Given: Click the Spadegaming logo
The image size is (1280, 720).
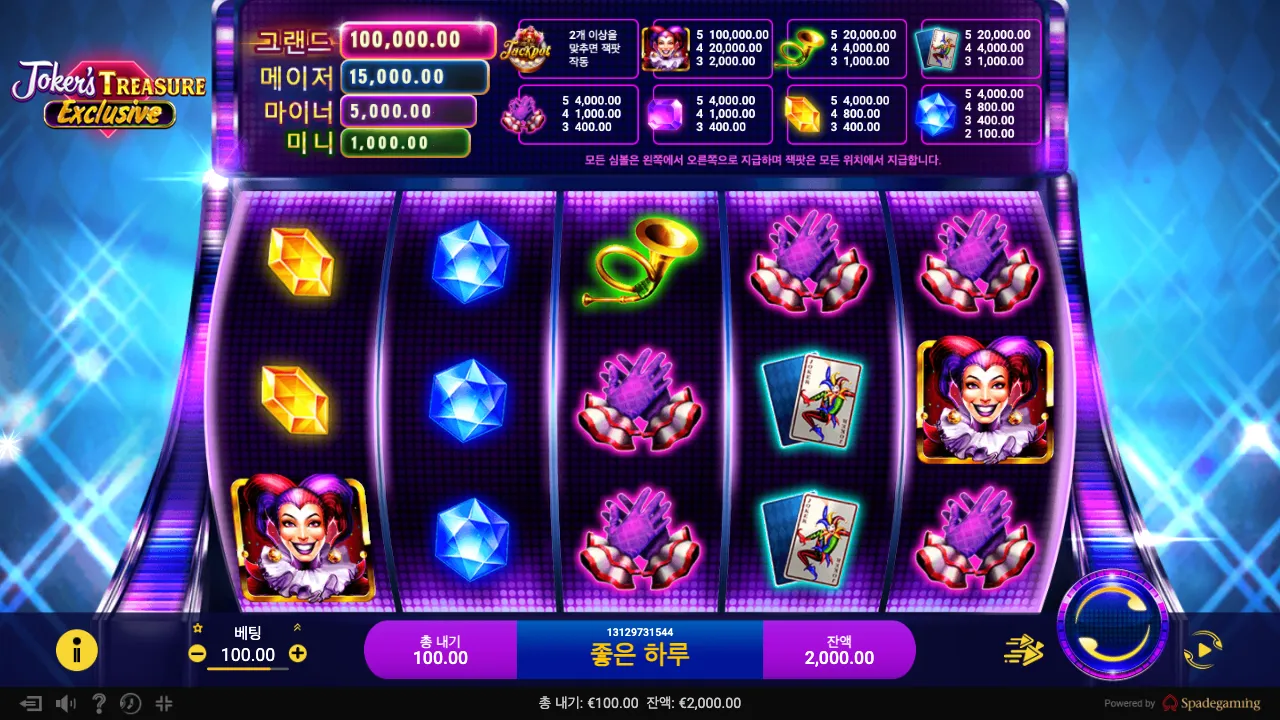Looking at the screenshot, I should [x=1214, y=703].
